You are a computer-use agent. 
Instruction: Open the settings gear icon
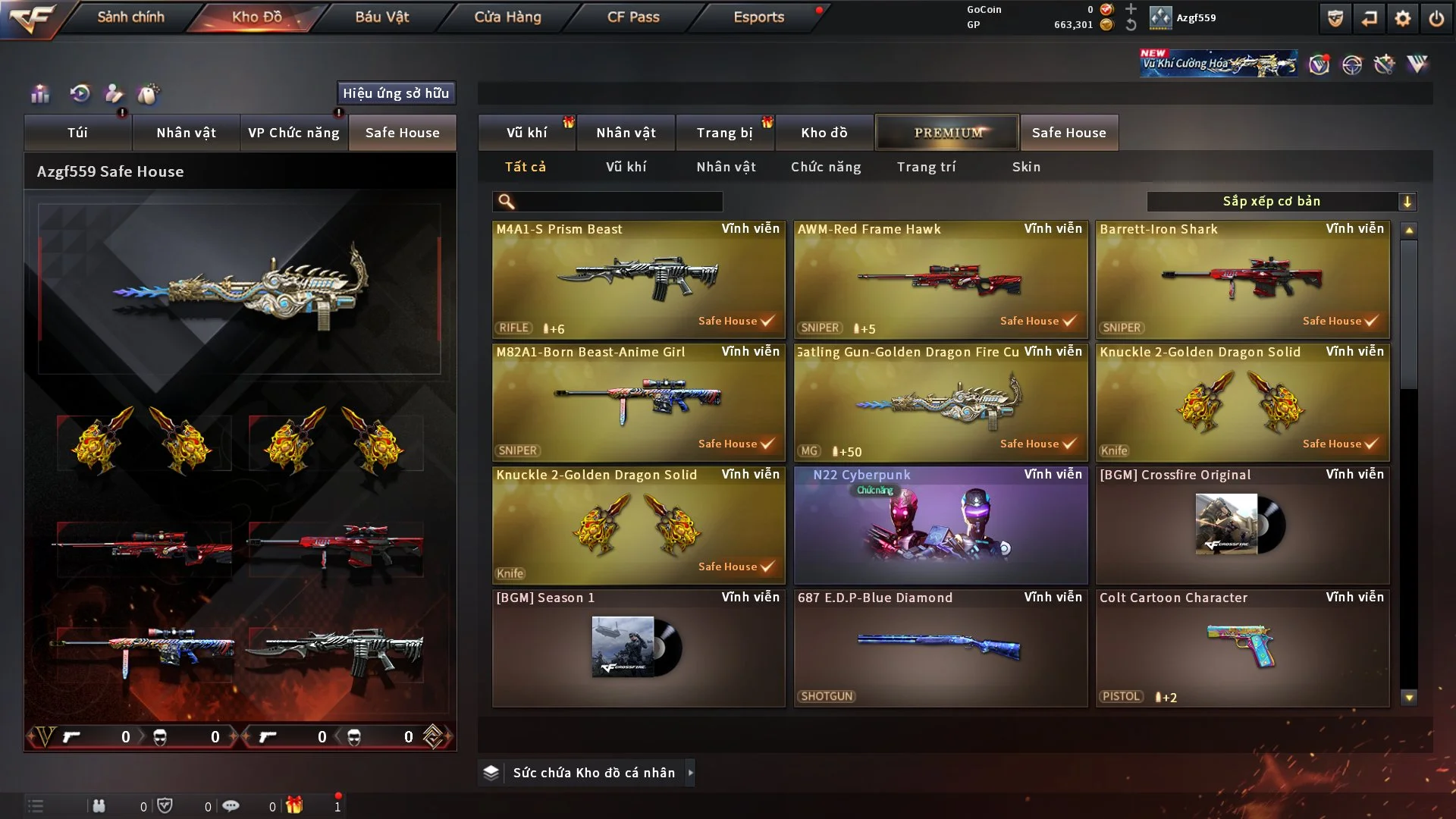[x=1402, y=18]
